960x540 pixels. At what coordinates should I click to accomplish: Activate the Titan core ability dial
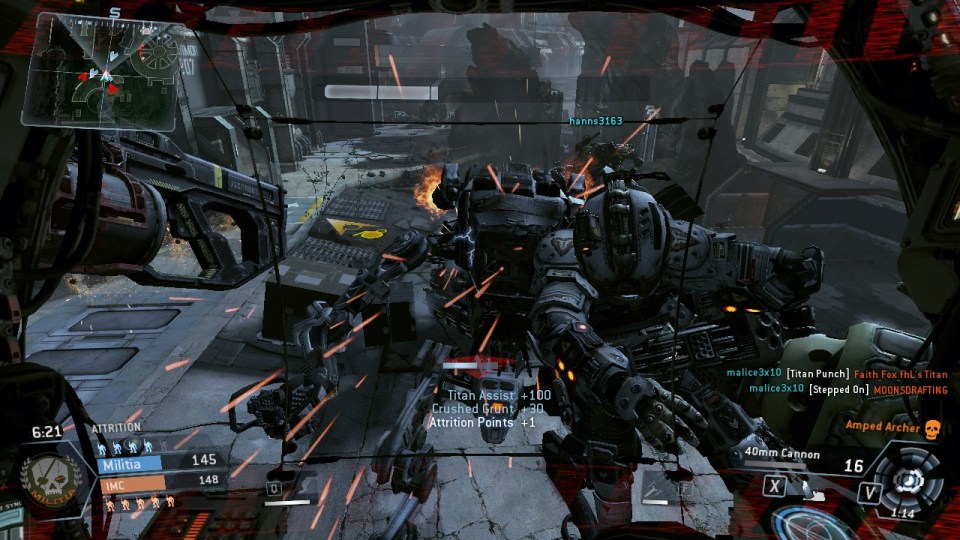(909, 480)
